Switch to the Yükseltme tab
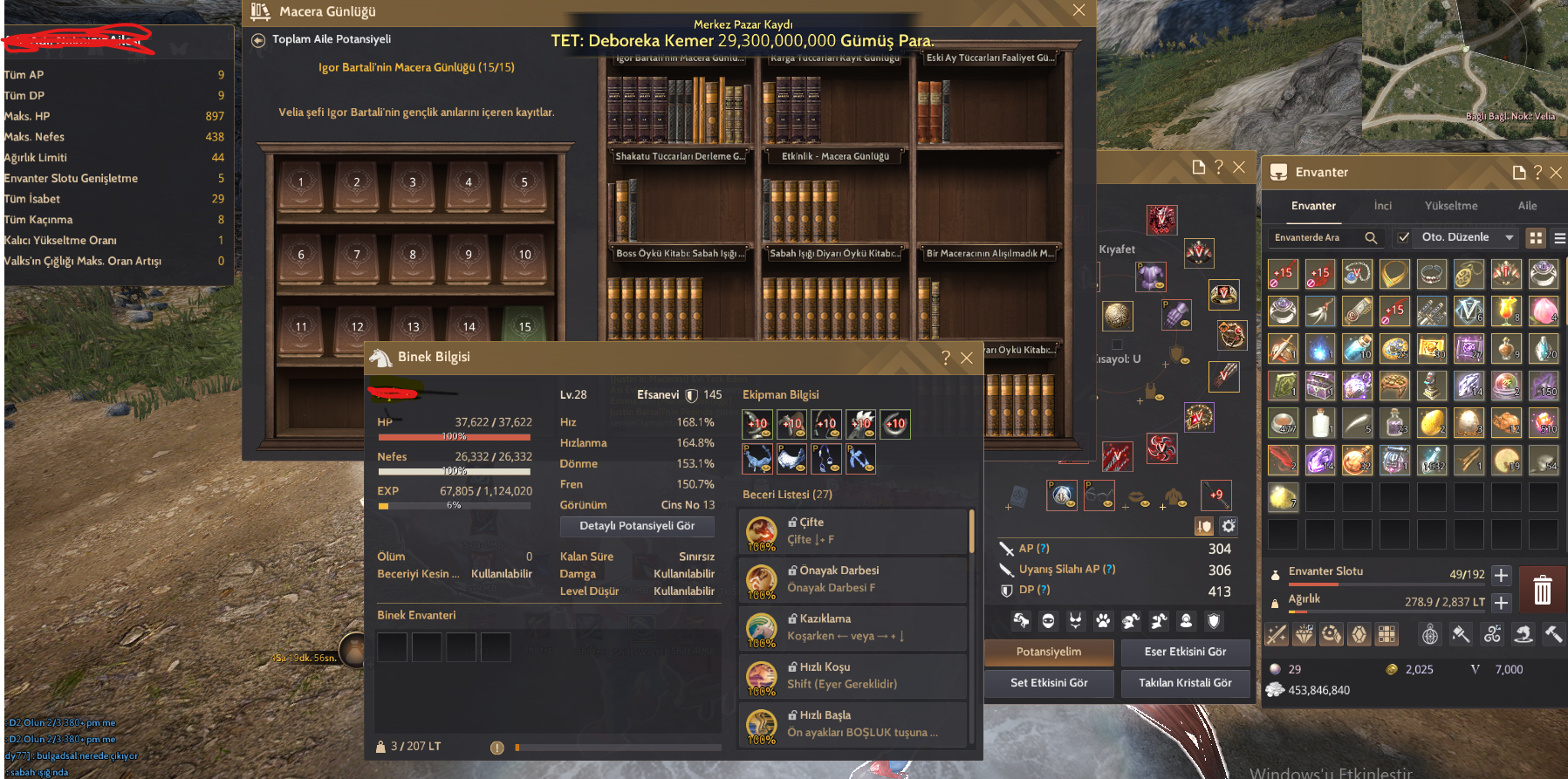 1451,206
